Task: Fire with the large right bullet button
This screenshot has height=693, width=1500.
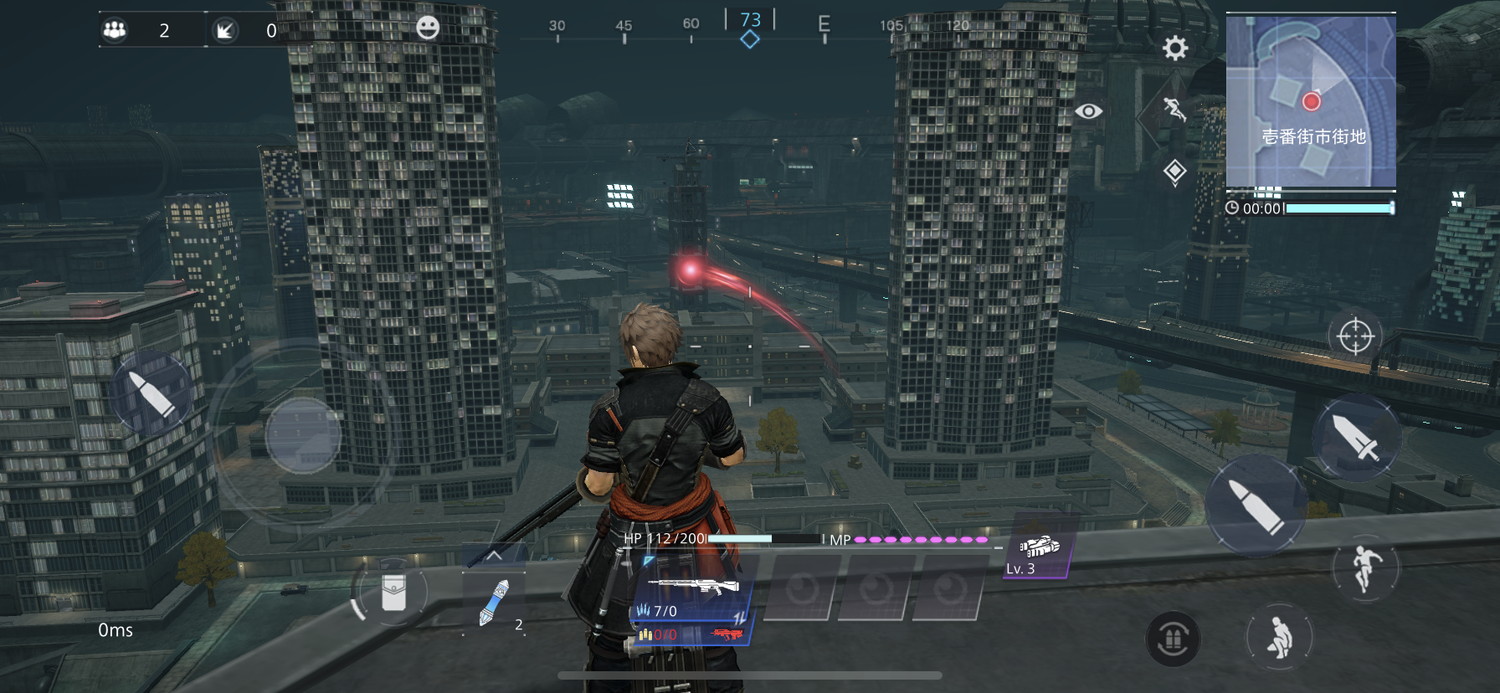Action: tap(1255, 506)
